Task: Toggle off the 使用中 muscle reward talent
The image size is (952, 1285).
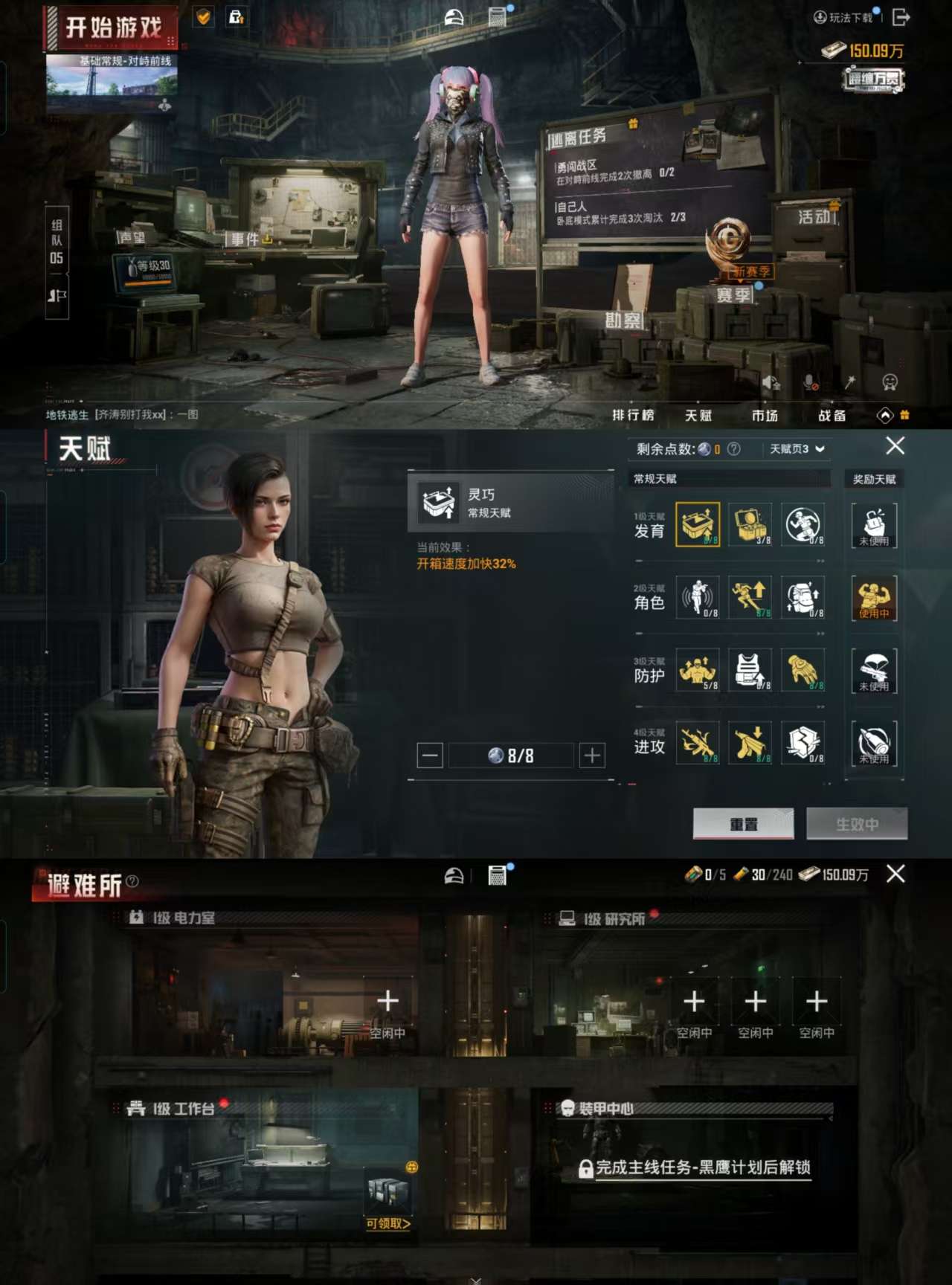Action: (873, 597)
